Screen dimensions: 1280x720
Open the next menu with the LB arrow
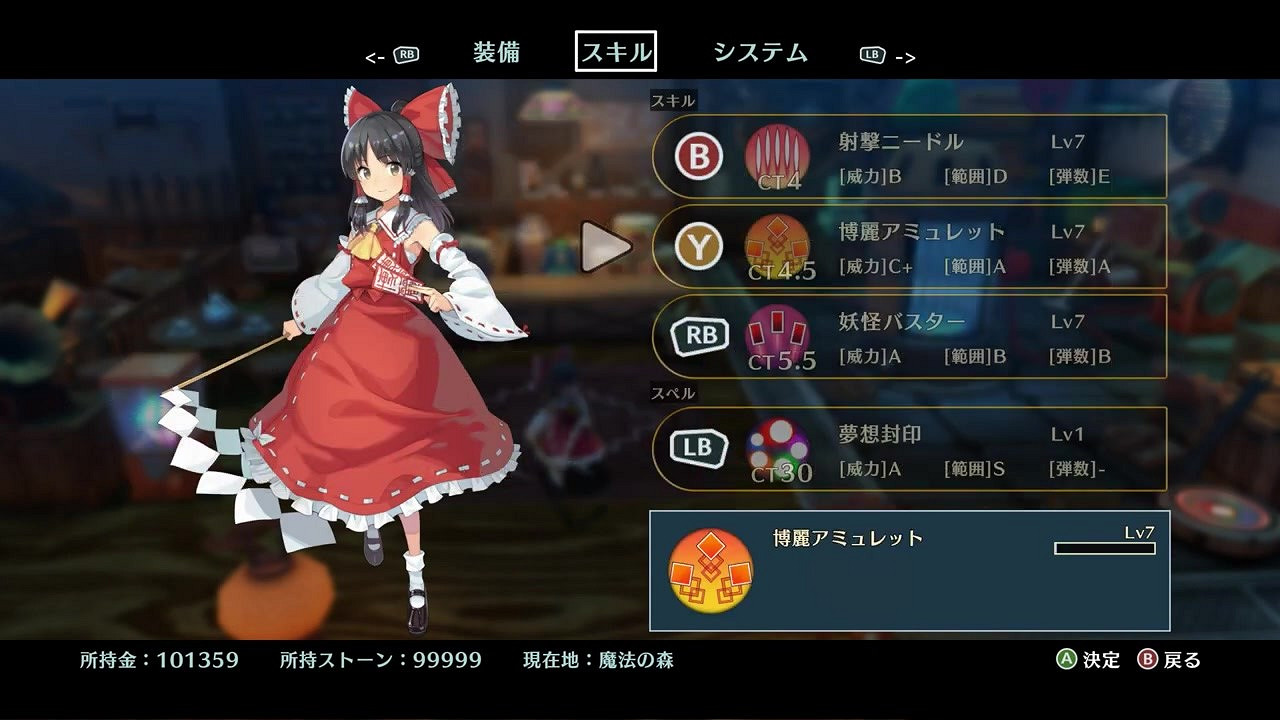coord(883,54)
